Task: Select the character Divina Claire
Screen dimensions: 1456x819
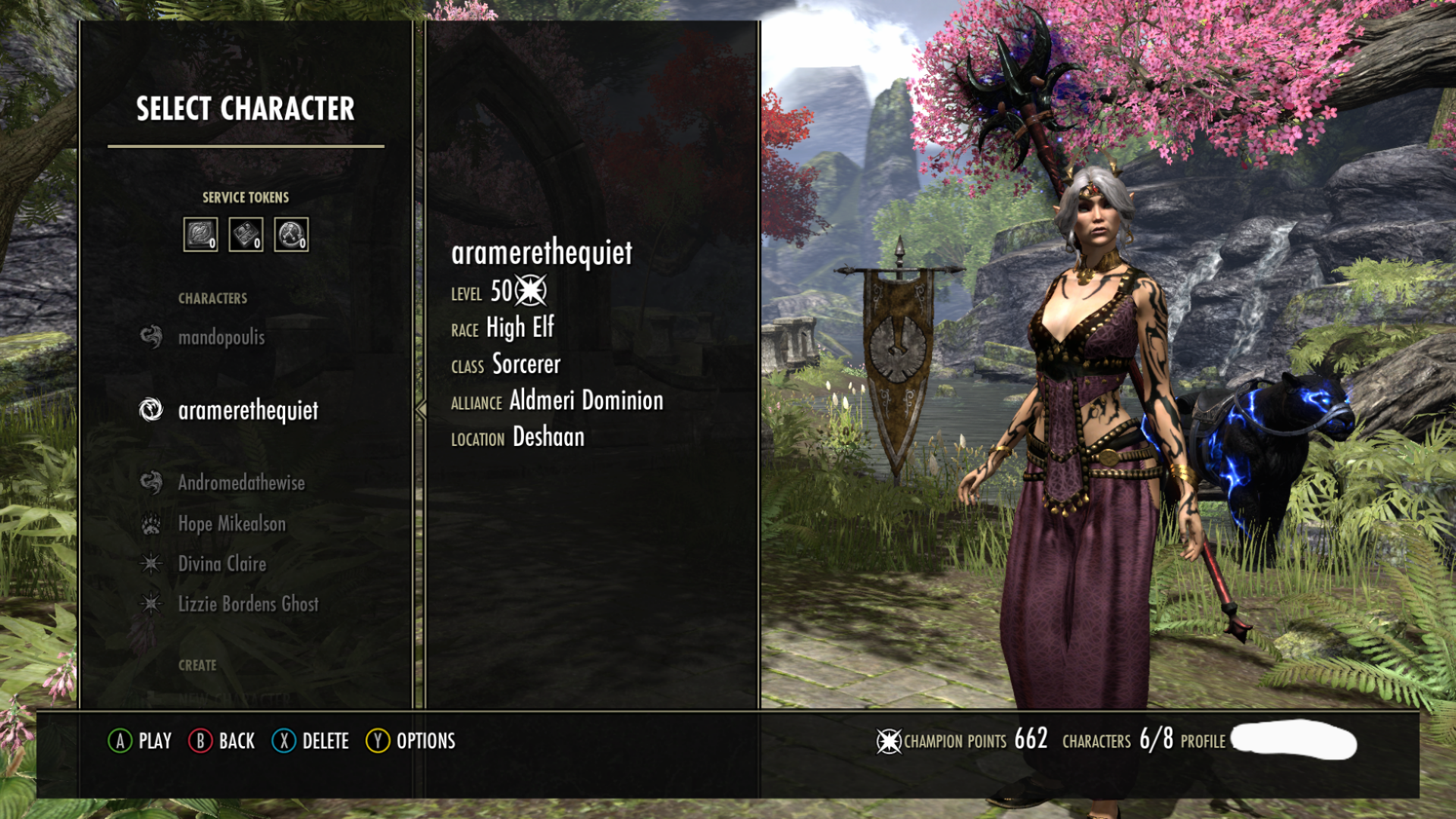Action: (221, 564)
